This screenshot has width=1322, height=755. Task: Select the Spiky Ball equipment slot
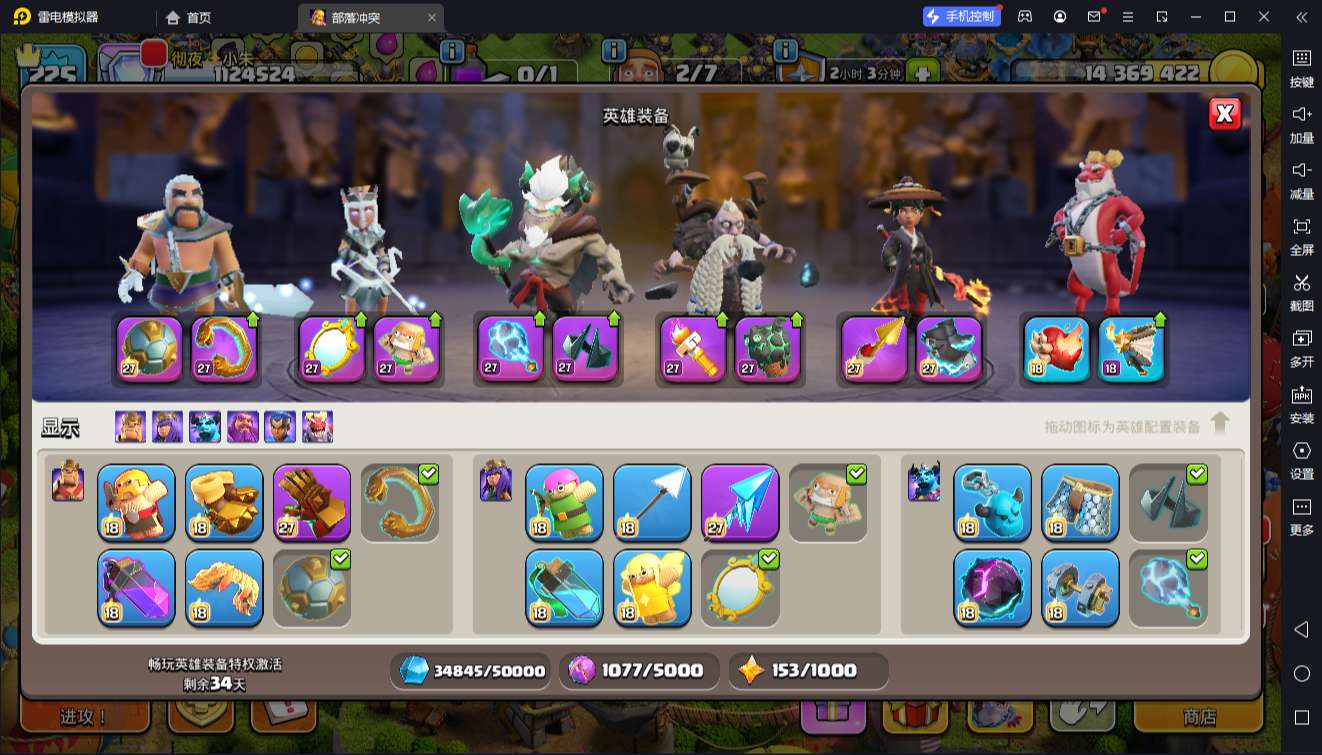click(312, 587)
